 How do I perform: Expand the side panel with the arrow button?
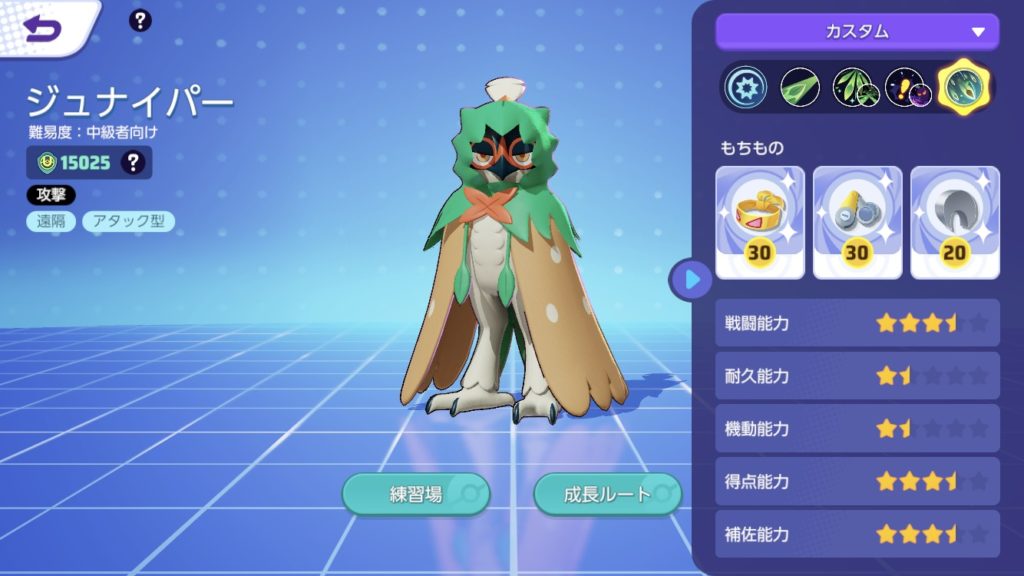pyautogui.click(x=691, y=279)
